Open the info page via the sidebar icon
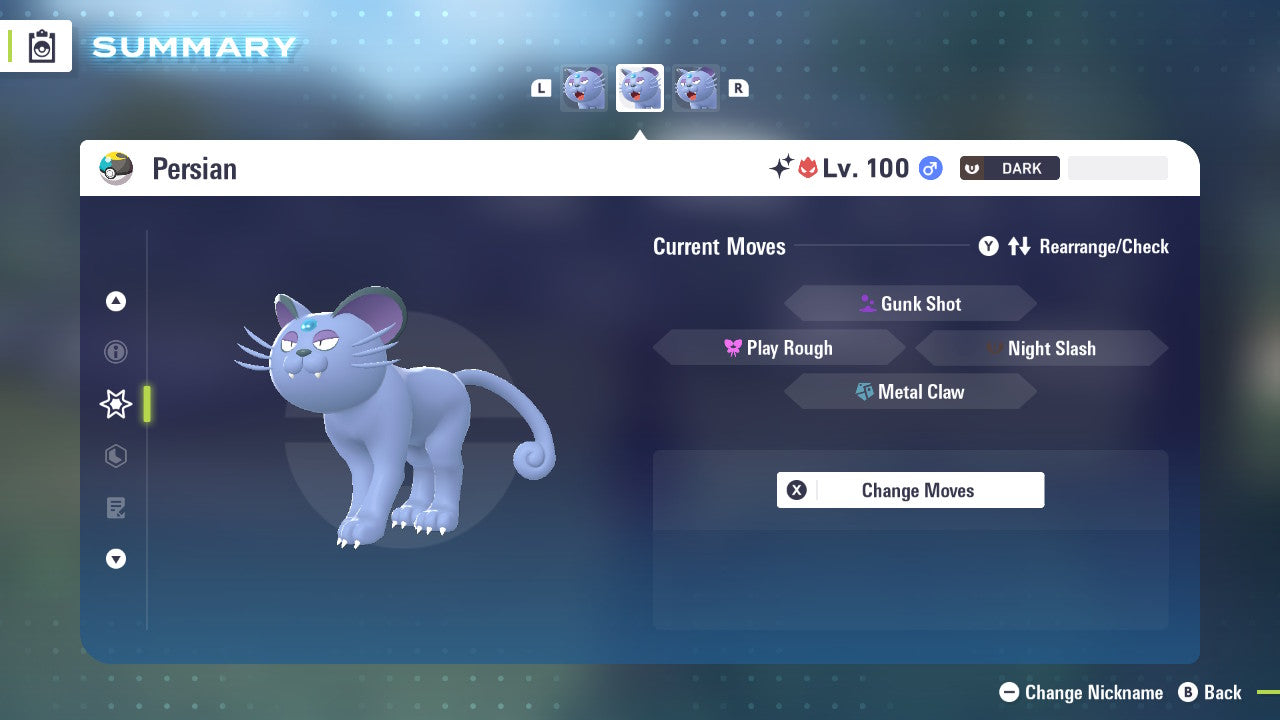 115,352
